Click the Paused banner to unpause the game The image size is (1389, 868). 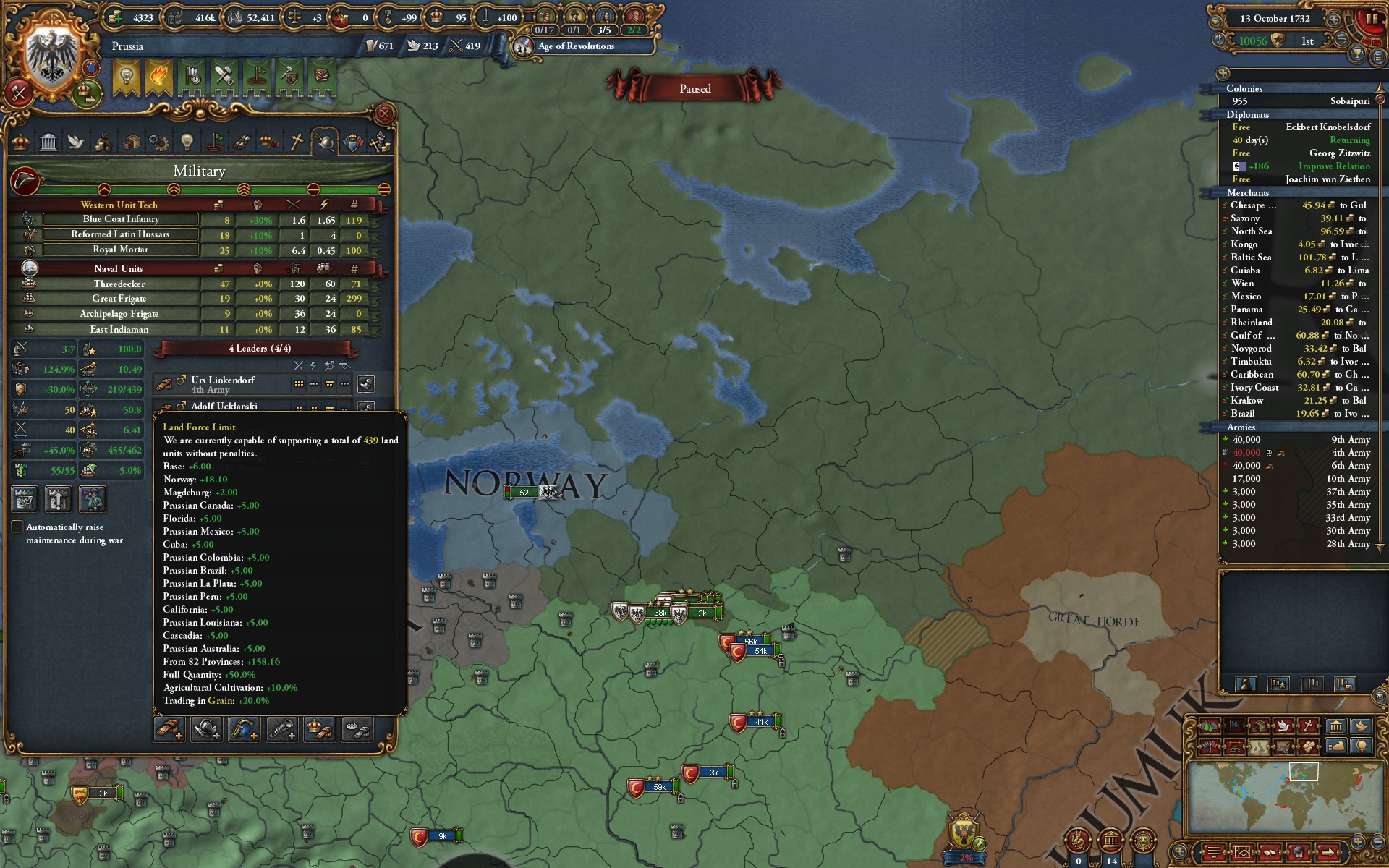tap(694, 88)
